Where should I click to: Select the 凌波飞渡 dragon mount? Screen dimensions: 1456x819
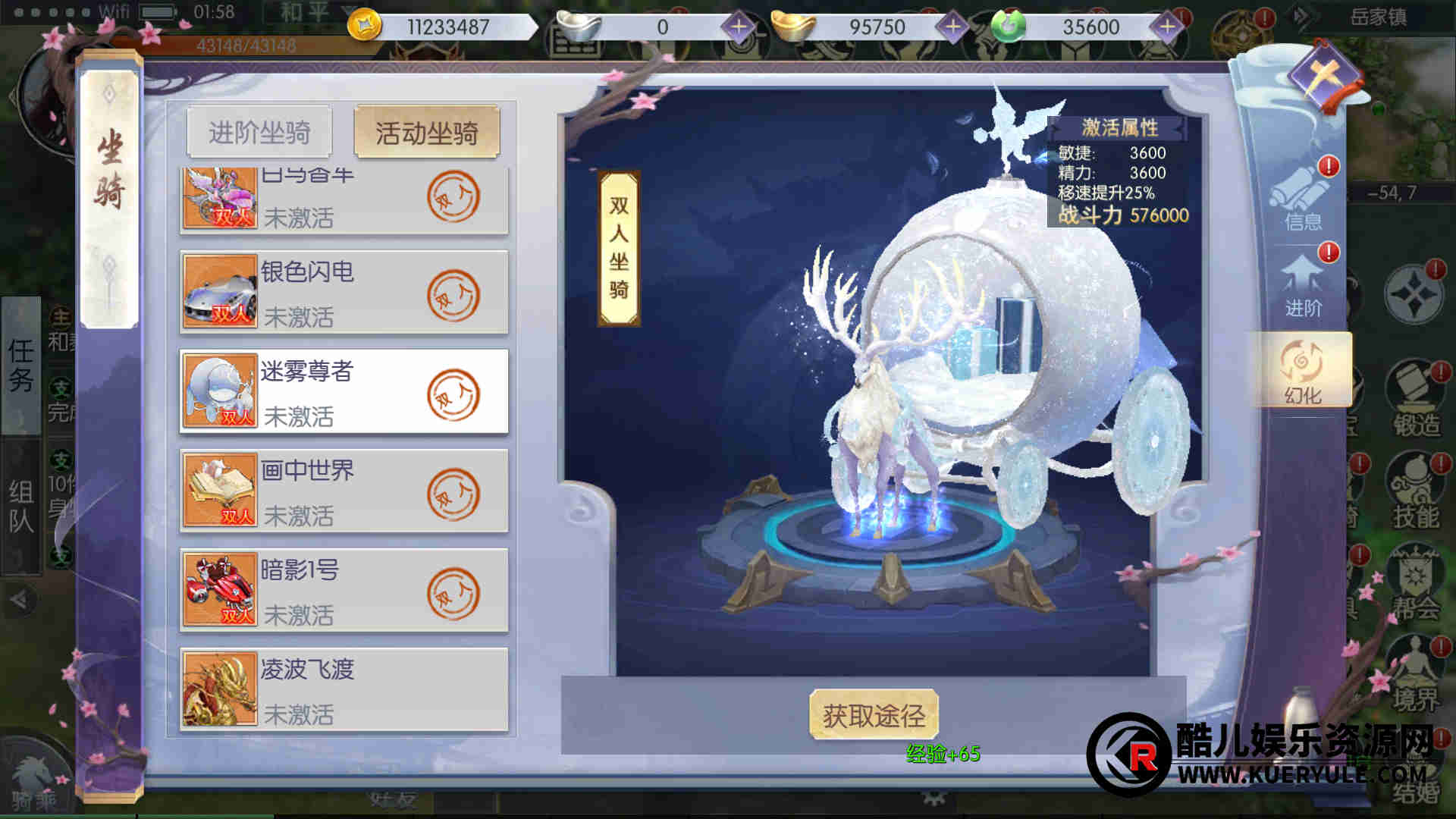pos(344,690)
